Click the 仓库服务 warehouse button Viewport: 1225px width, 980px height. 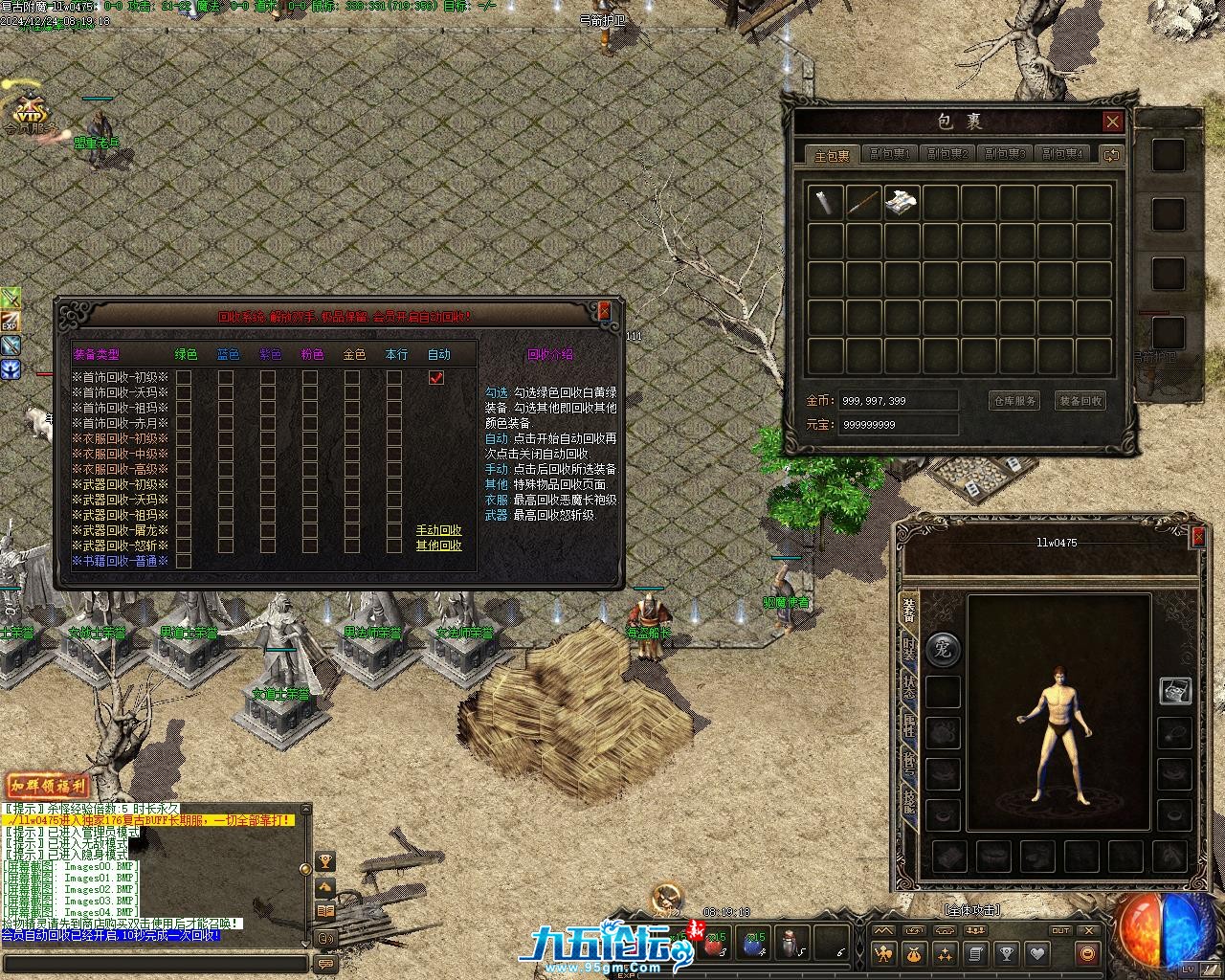pos(1013,401)
